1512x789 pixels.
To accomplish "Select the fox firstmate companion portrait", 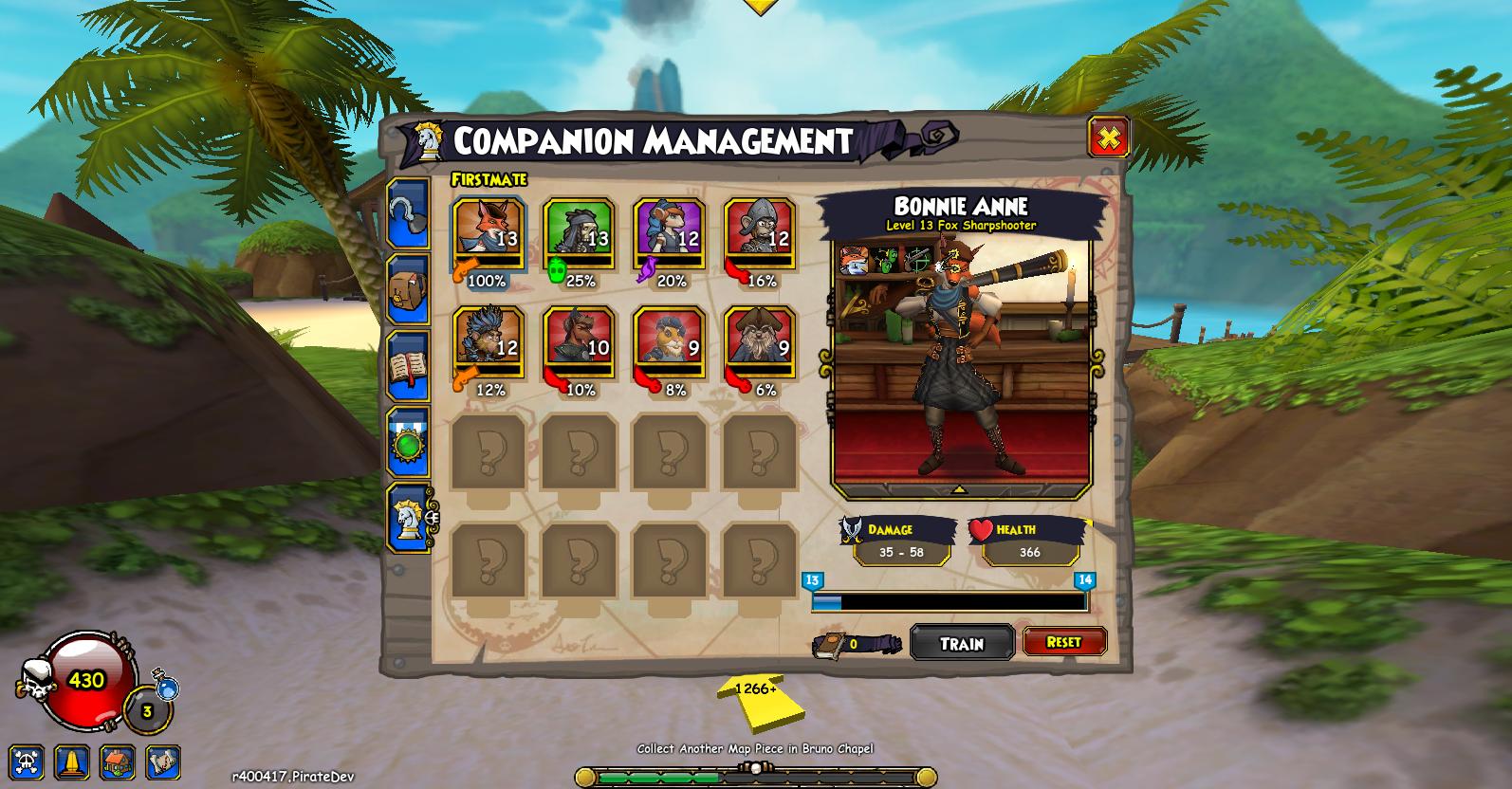I will click(x=488, y=234).
